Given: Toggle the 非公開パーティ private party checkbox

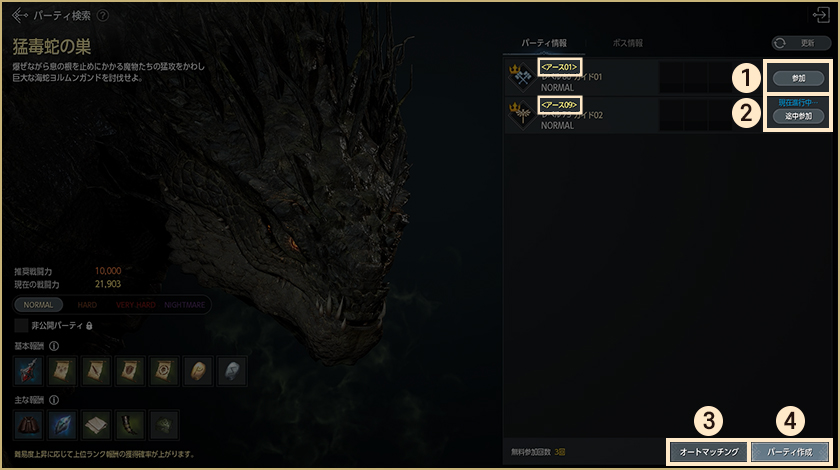Looking at the screenshot, I should click(x=21, y=325).
